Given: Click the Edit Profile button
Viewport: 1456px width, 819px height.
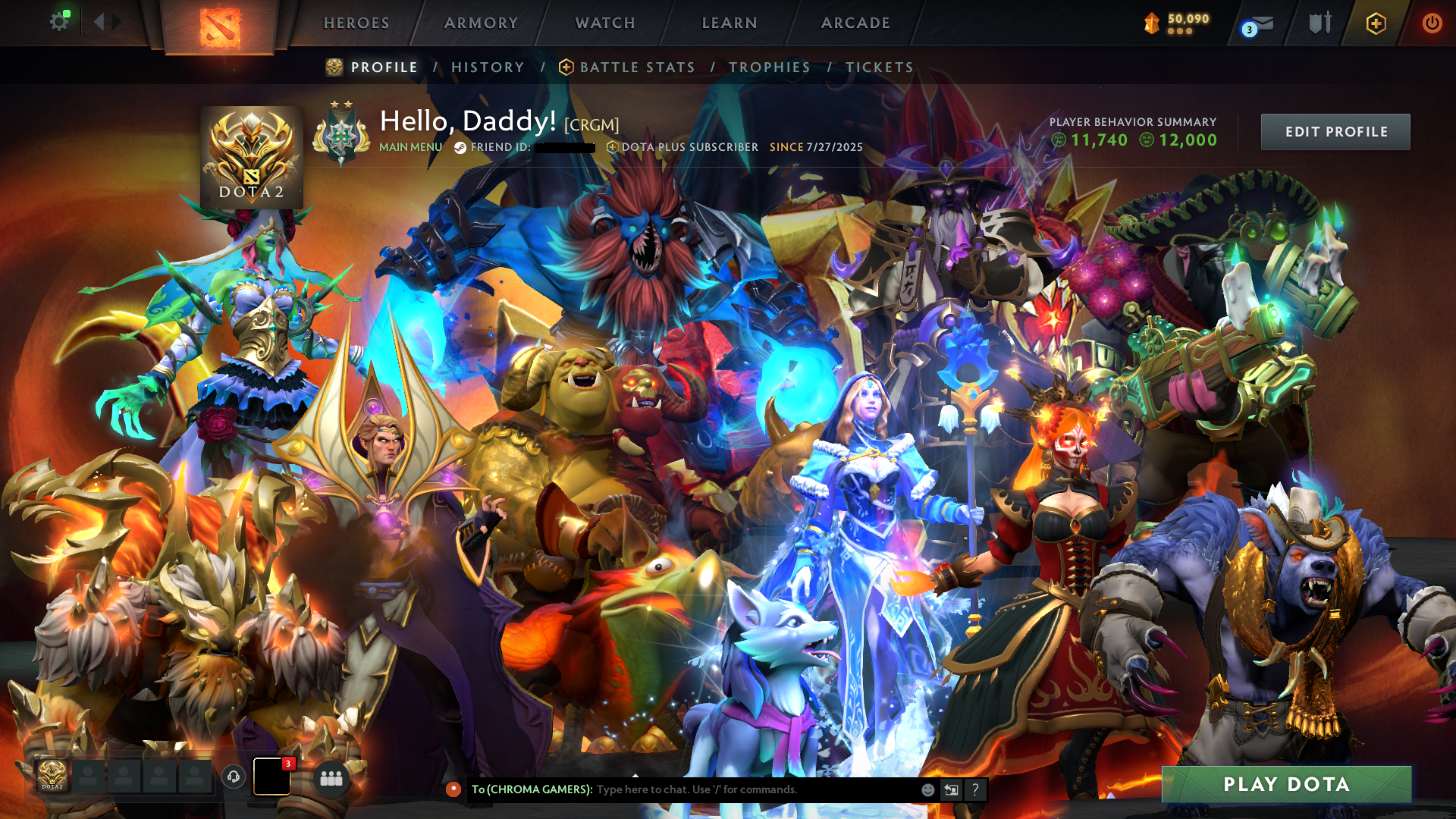Looking at the screenshot, I should (x=1335, y=132).
